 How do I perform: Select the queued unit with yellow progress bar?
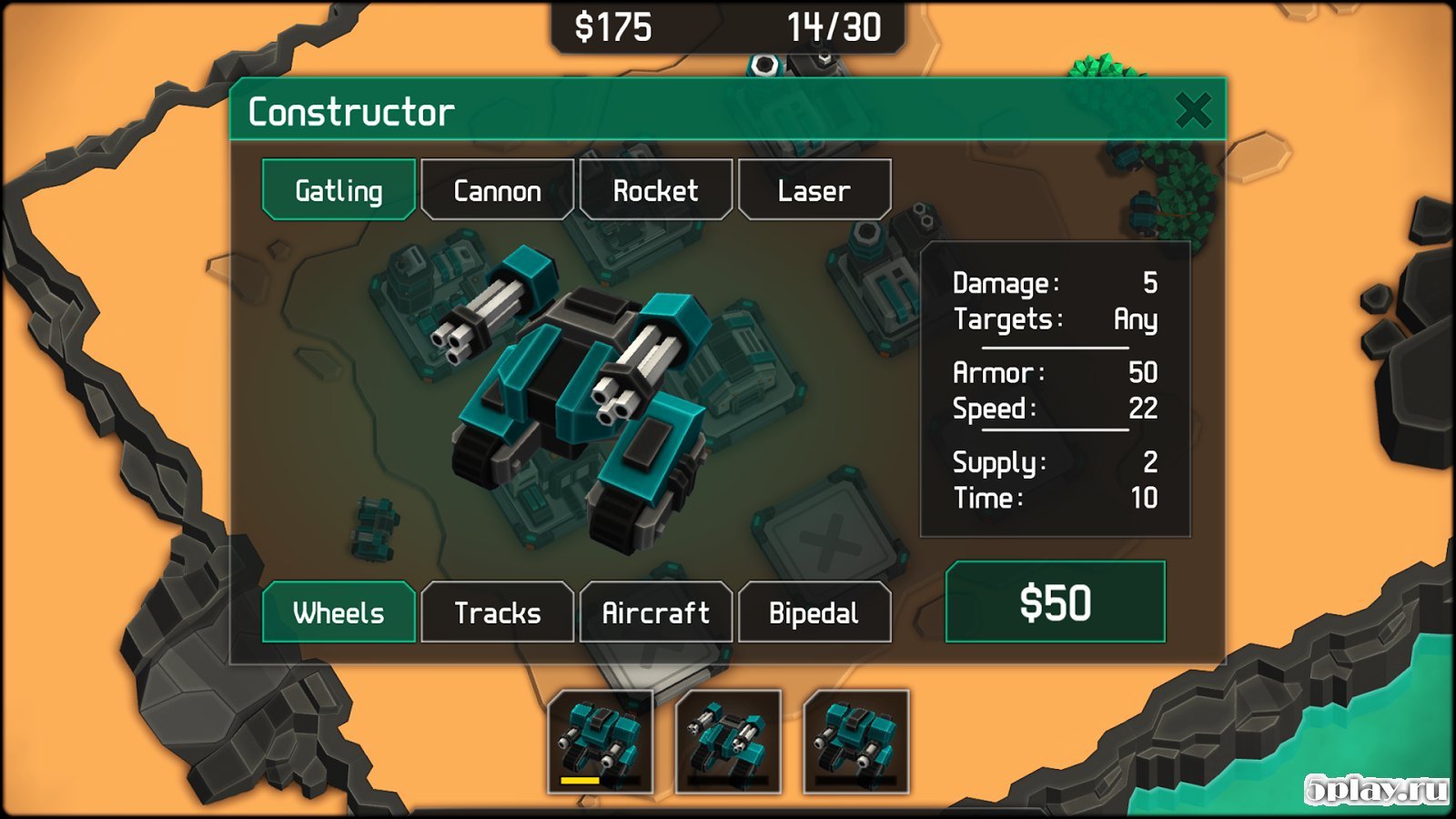[600, 741]
